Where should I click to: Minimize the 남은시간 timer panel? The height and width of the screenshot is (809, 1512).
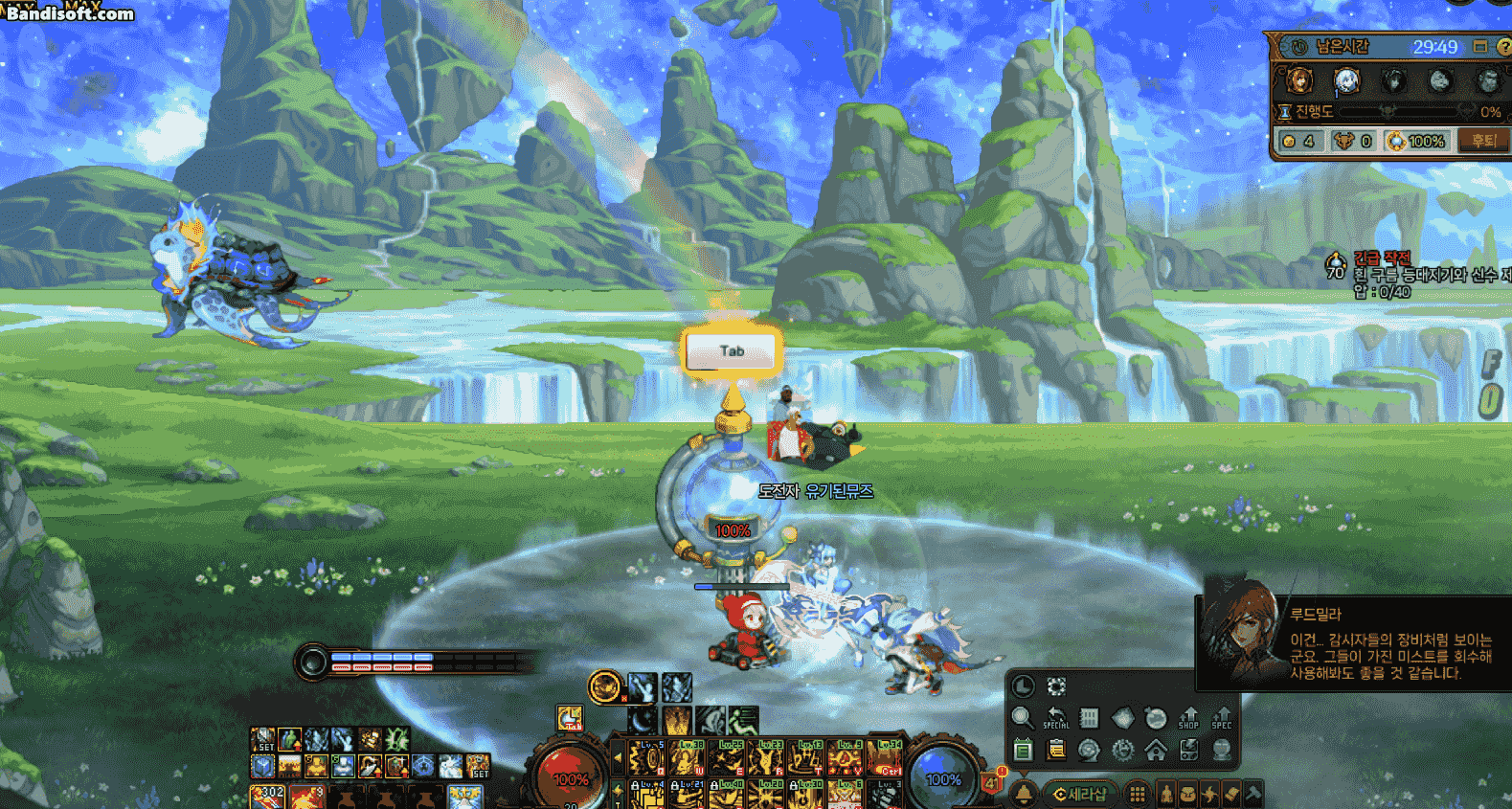coord(1480,46)
